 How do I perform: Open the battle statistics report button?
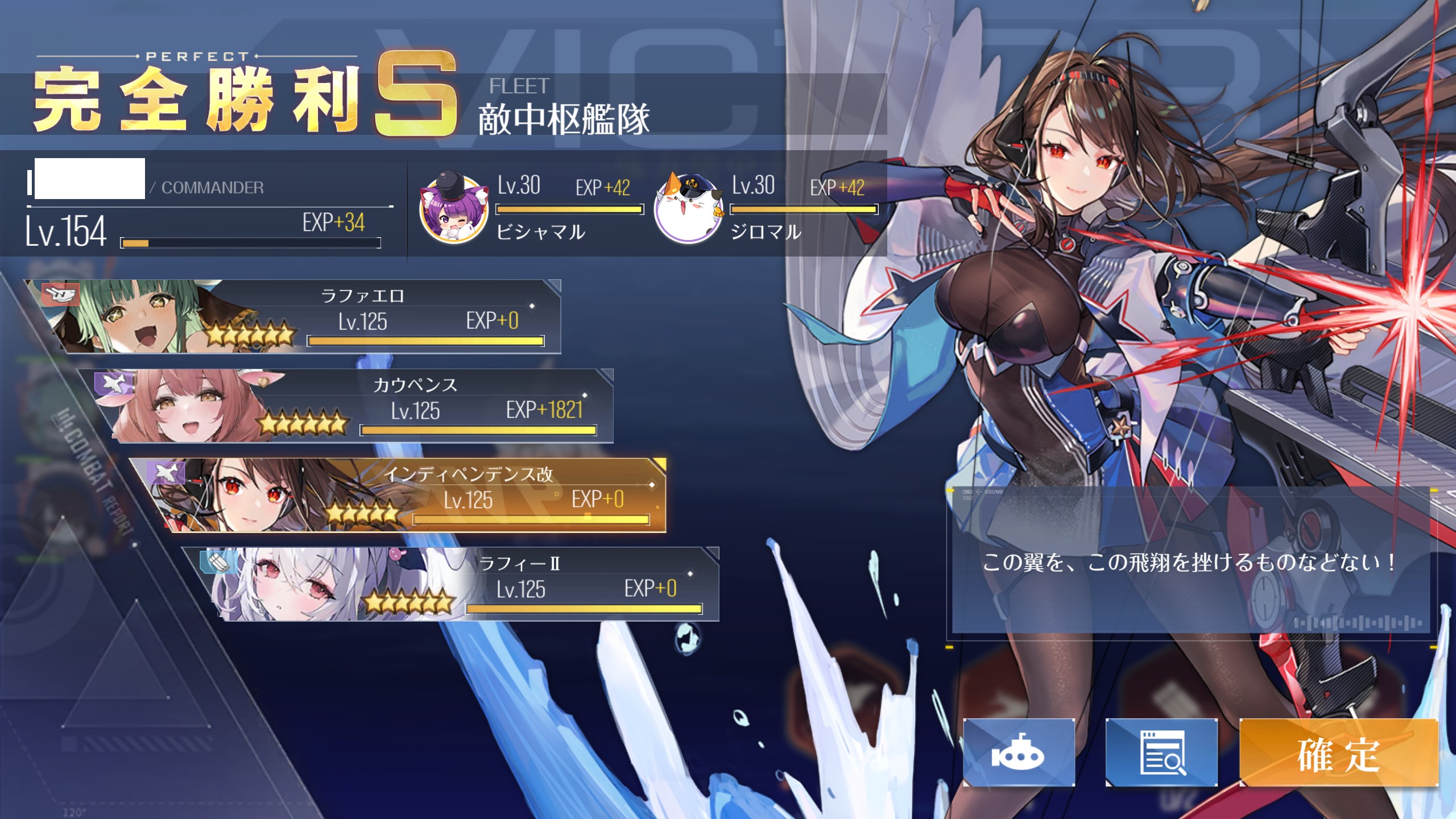pyautogui.click(x=1161, y=754)
